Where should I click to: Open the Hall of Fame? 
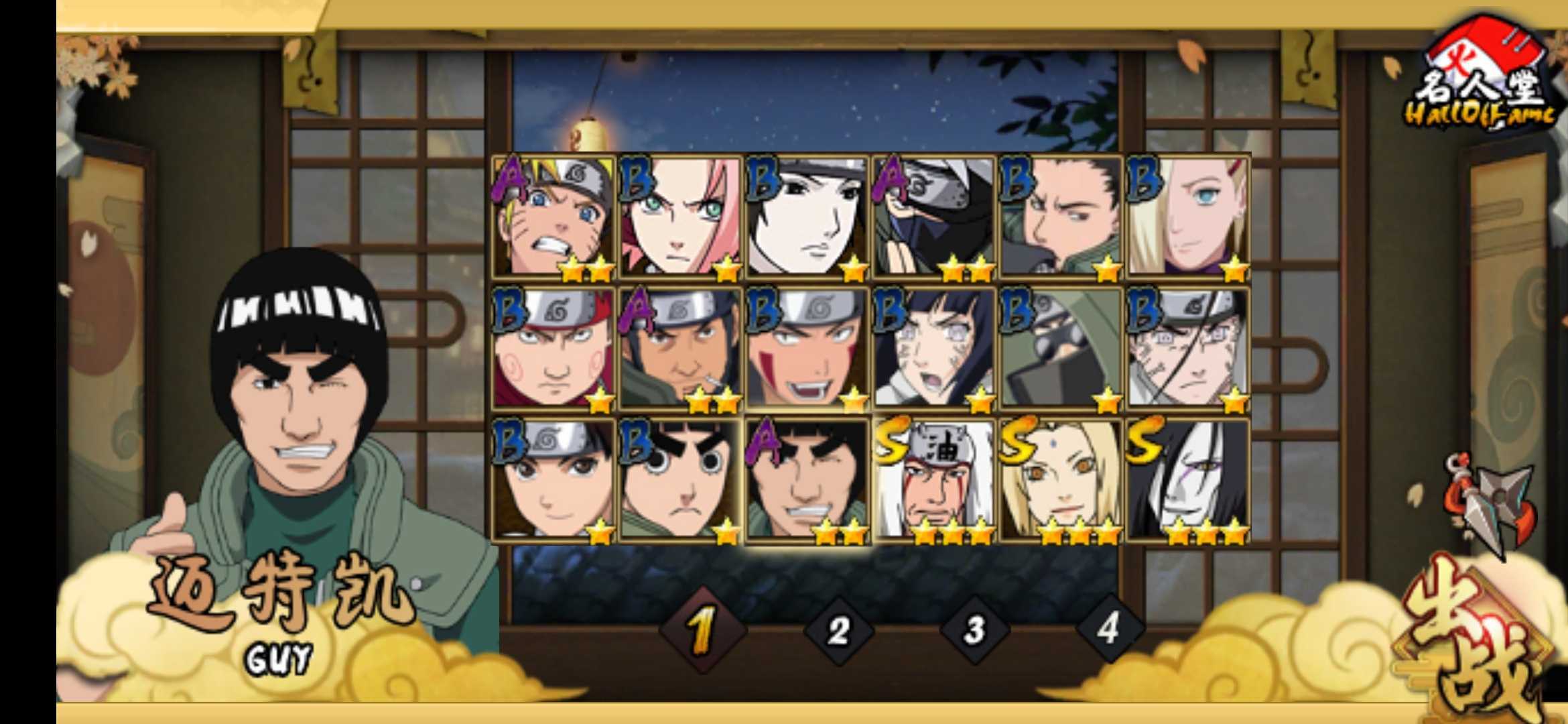coord(1484,77)
